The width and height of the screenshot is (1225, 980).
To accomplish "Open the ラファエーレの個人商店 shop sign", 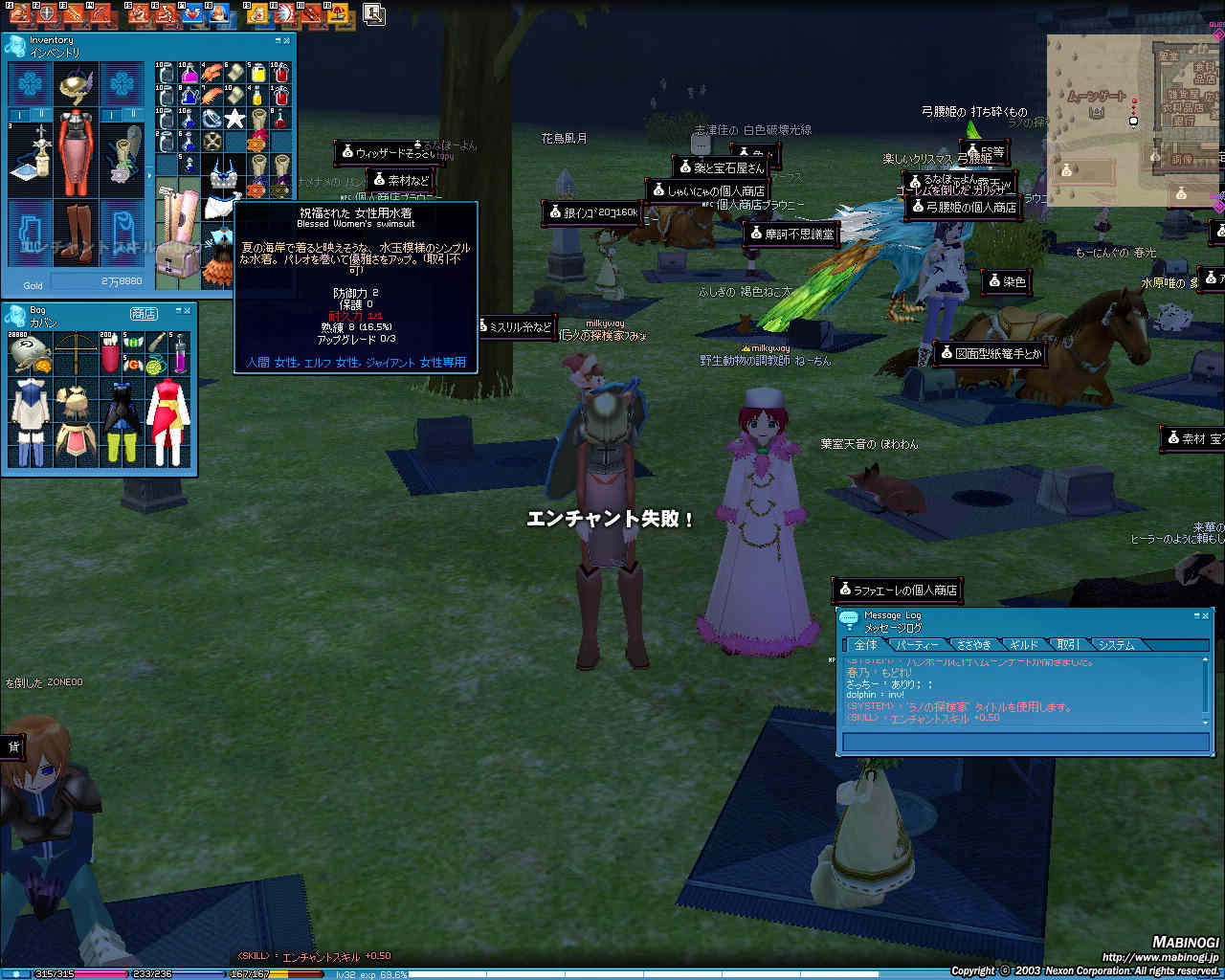I will [898, 590].
